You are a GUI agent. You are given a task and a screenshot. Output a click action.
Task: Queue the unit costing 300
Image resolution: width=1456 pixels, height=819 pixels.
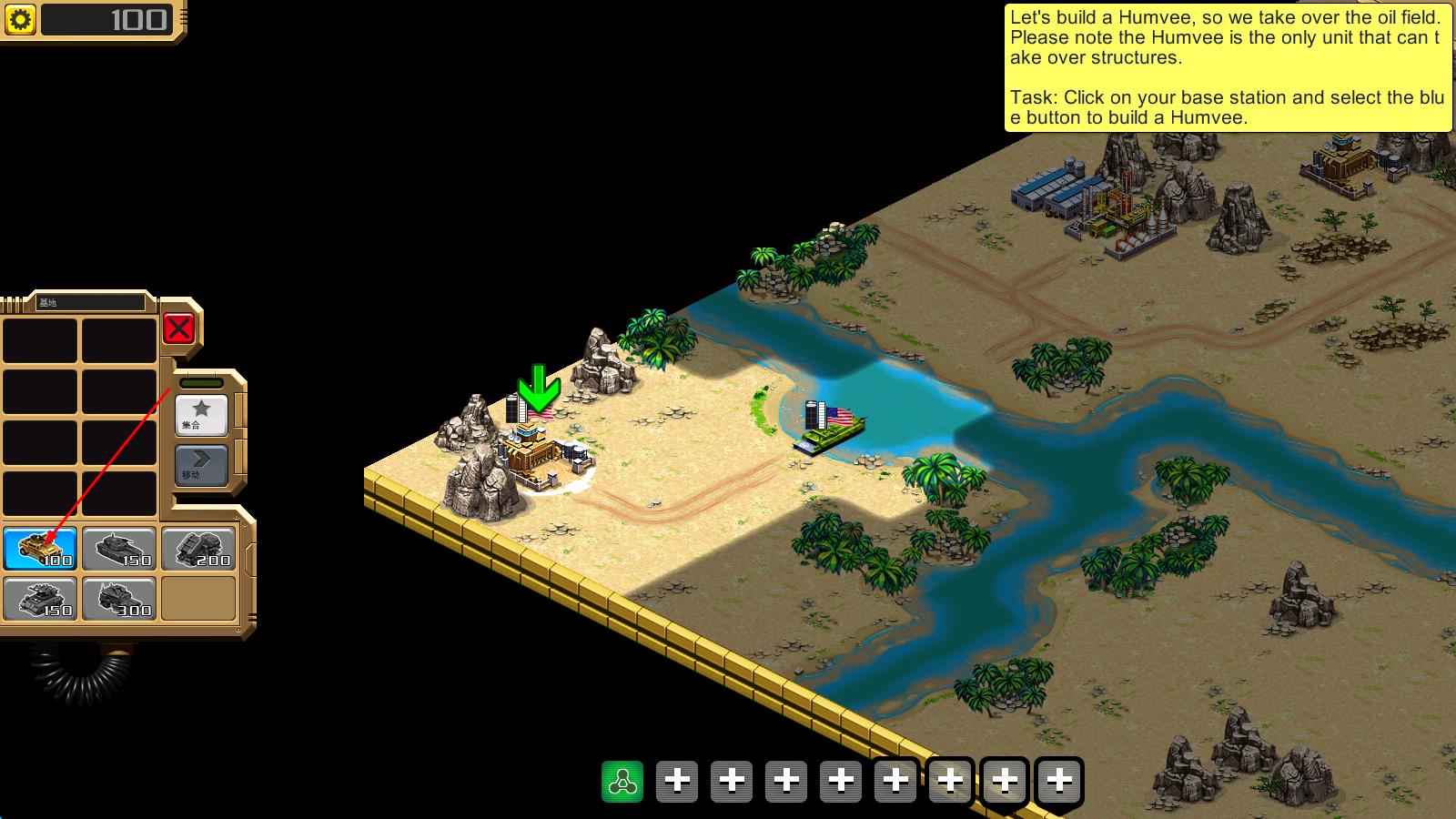click(x=119, y=599)
